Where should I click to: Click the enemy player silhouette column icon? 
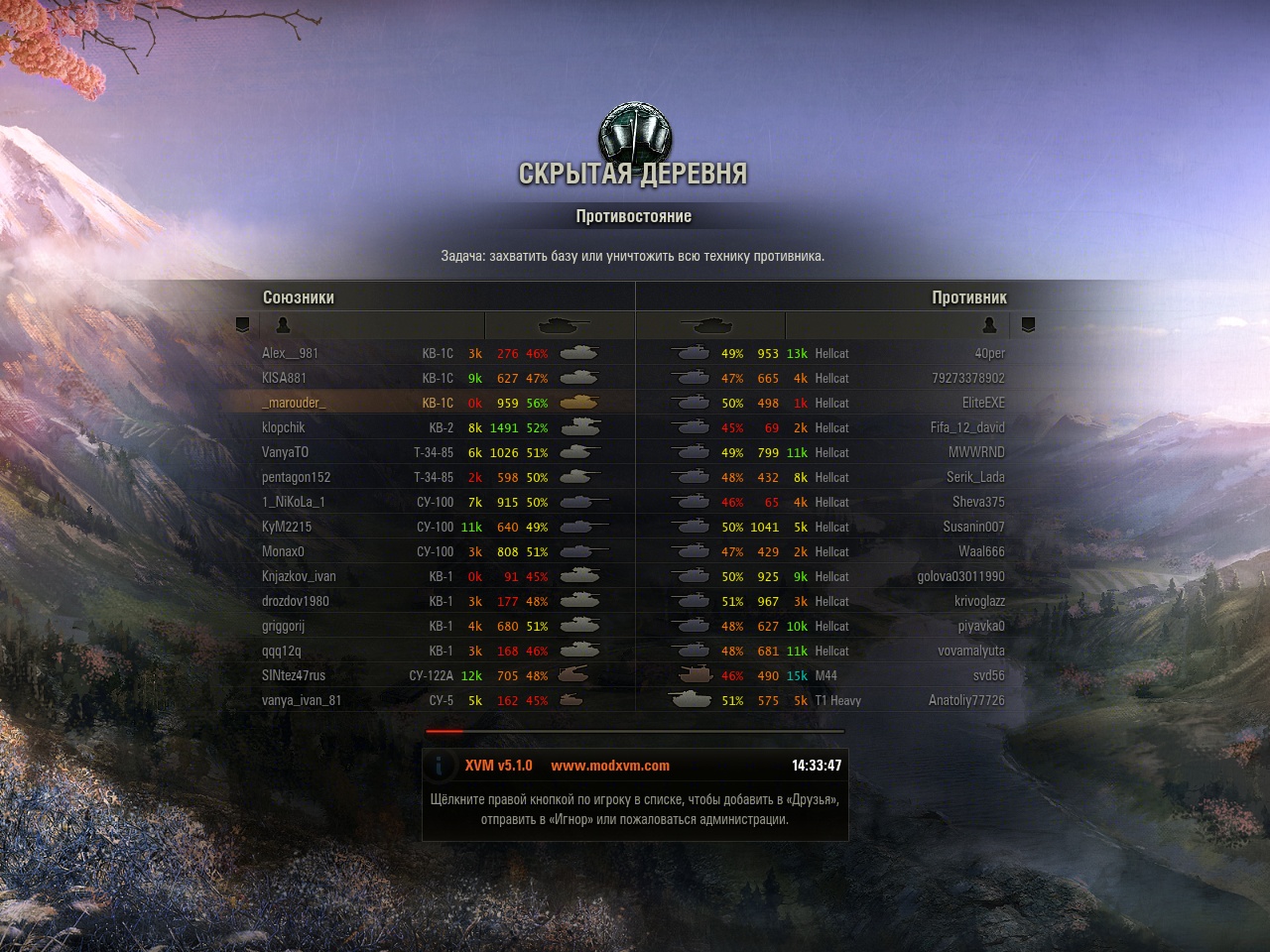coord(989,325)
